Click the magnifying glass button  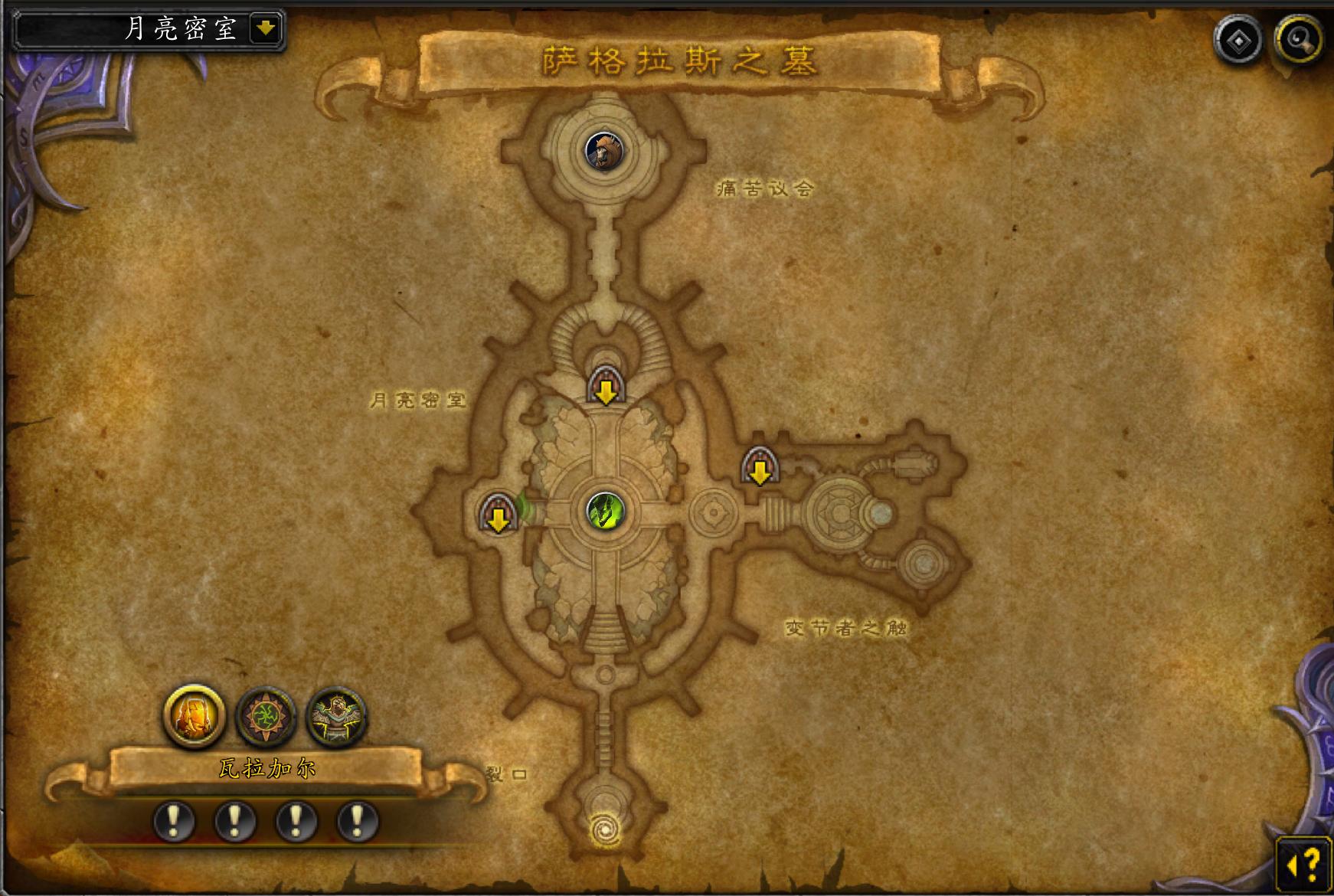point(1299,38)
